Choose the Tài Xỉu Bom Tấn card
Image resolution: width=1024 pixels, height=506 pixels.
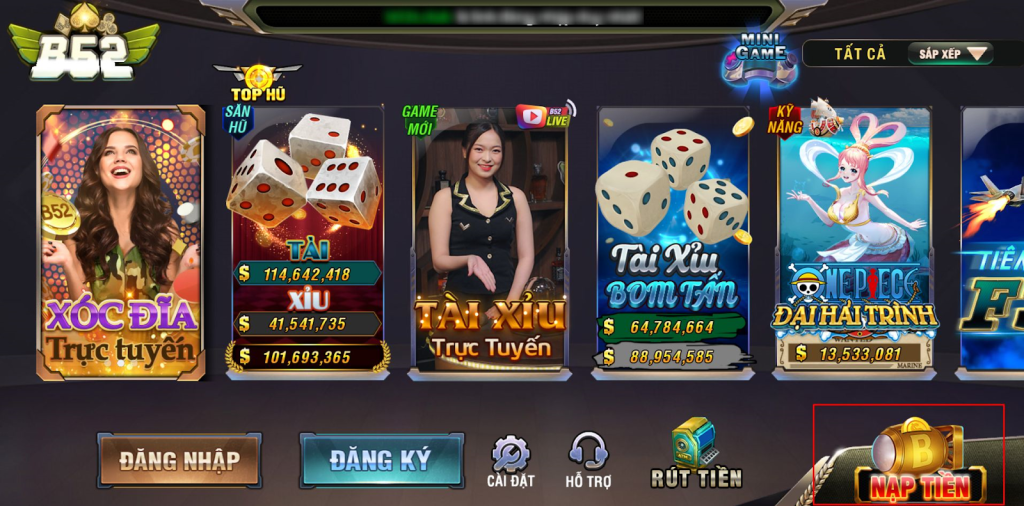(672, 240)
